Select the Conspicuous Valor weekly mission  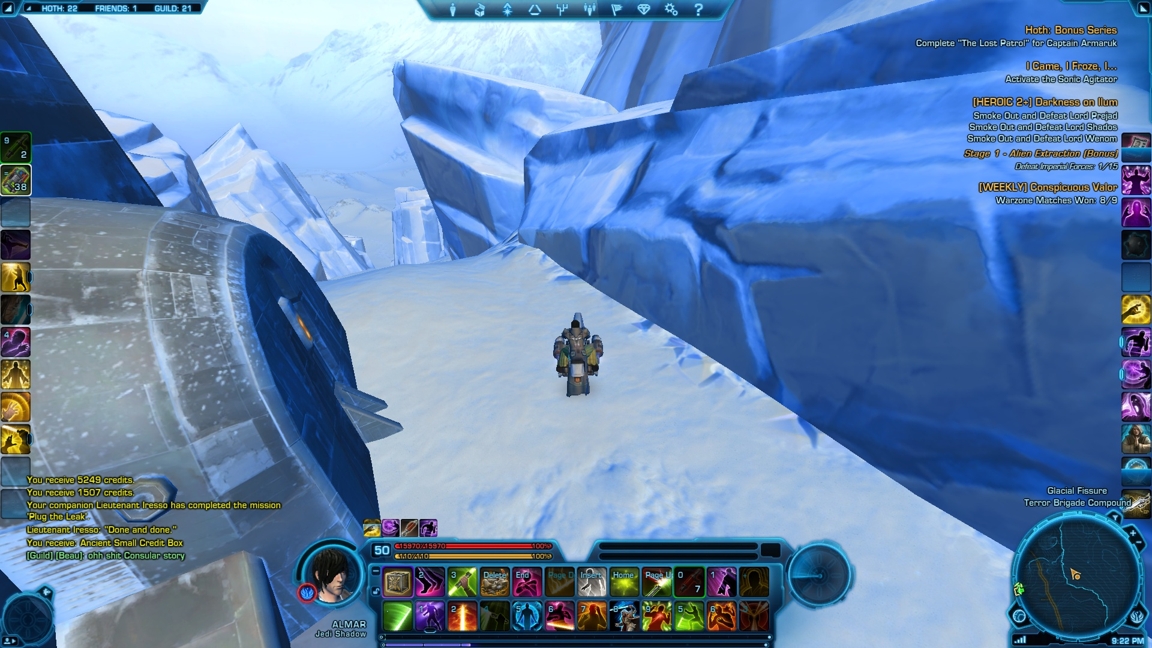[x=1047, y=187]
